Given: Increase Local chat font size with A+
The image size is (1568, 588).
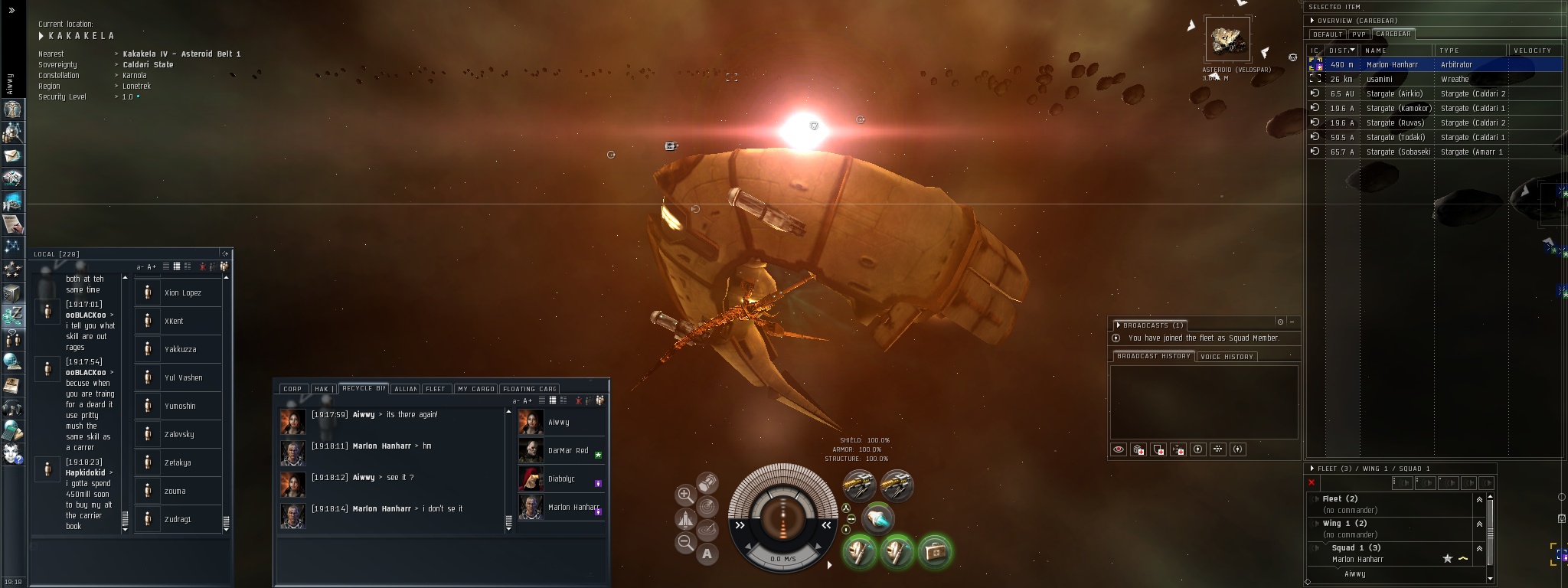Looking at the screenshot, I should 151,267.
